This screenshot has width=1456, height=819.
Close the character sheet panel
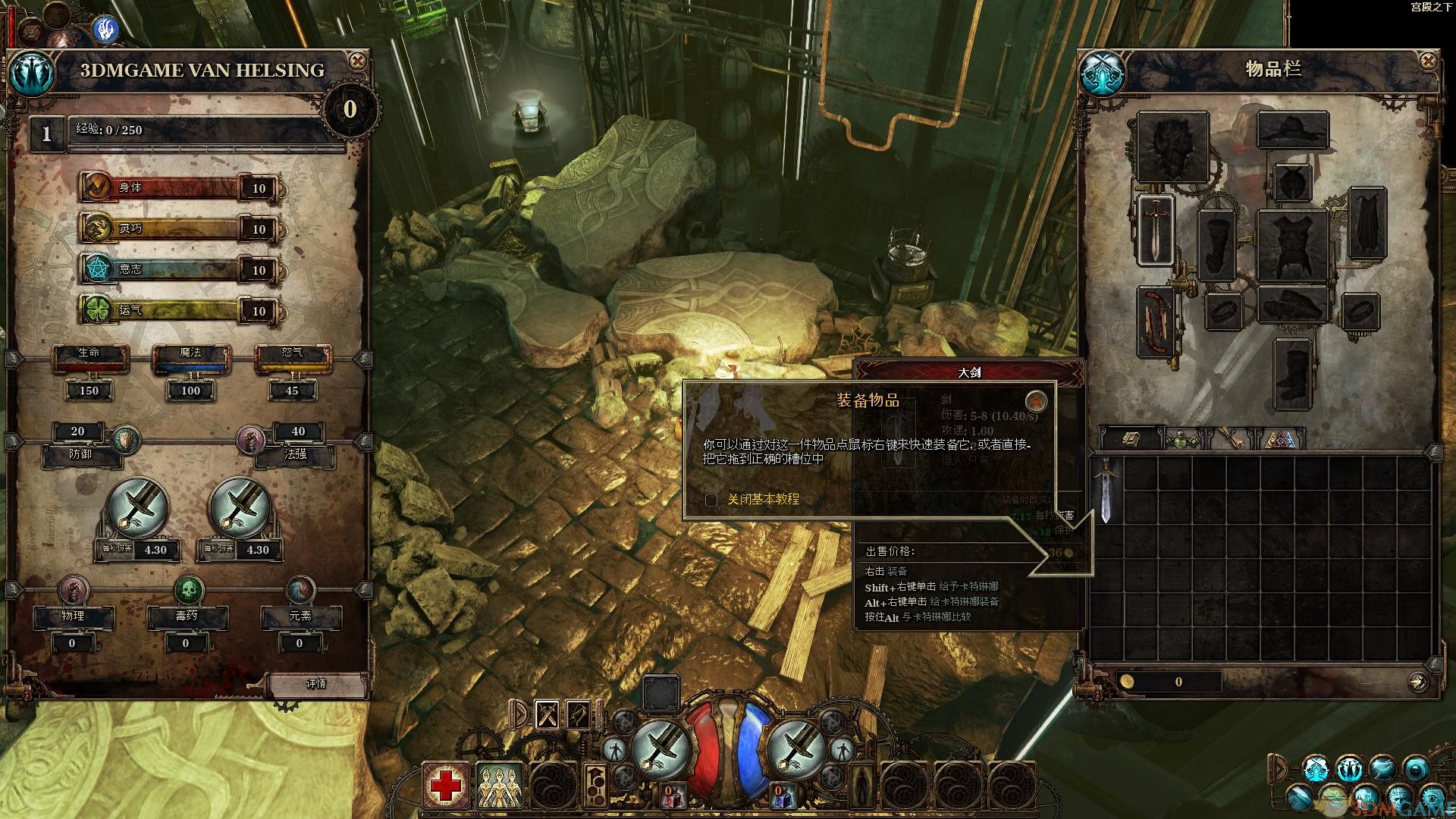357,61
